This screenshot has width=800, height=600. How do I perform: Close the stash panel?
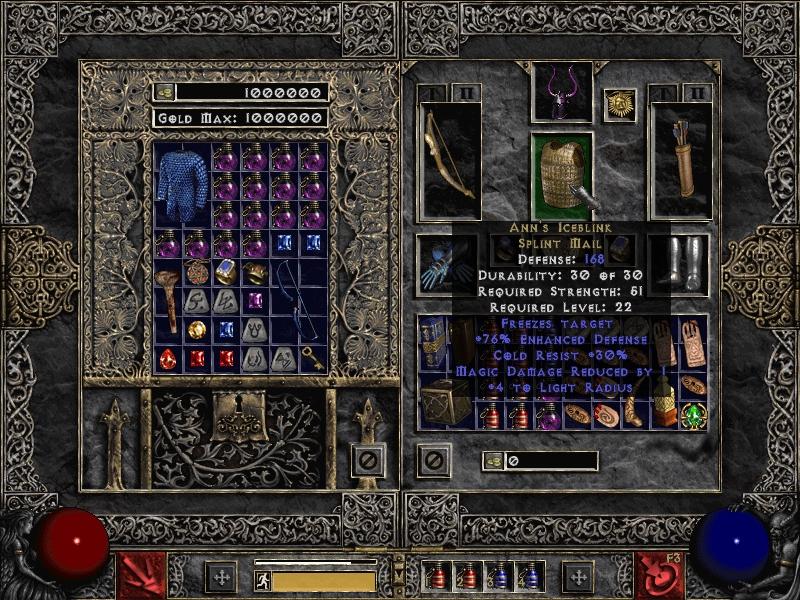[x=368, y=461]
